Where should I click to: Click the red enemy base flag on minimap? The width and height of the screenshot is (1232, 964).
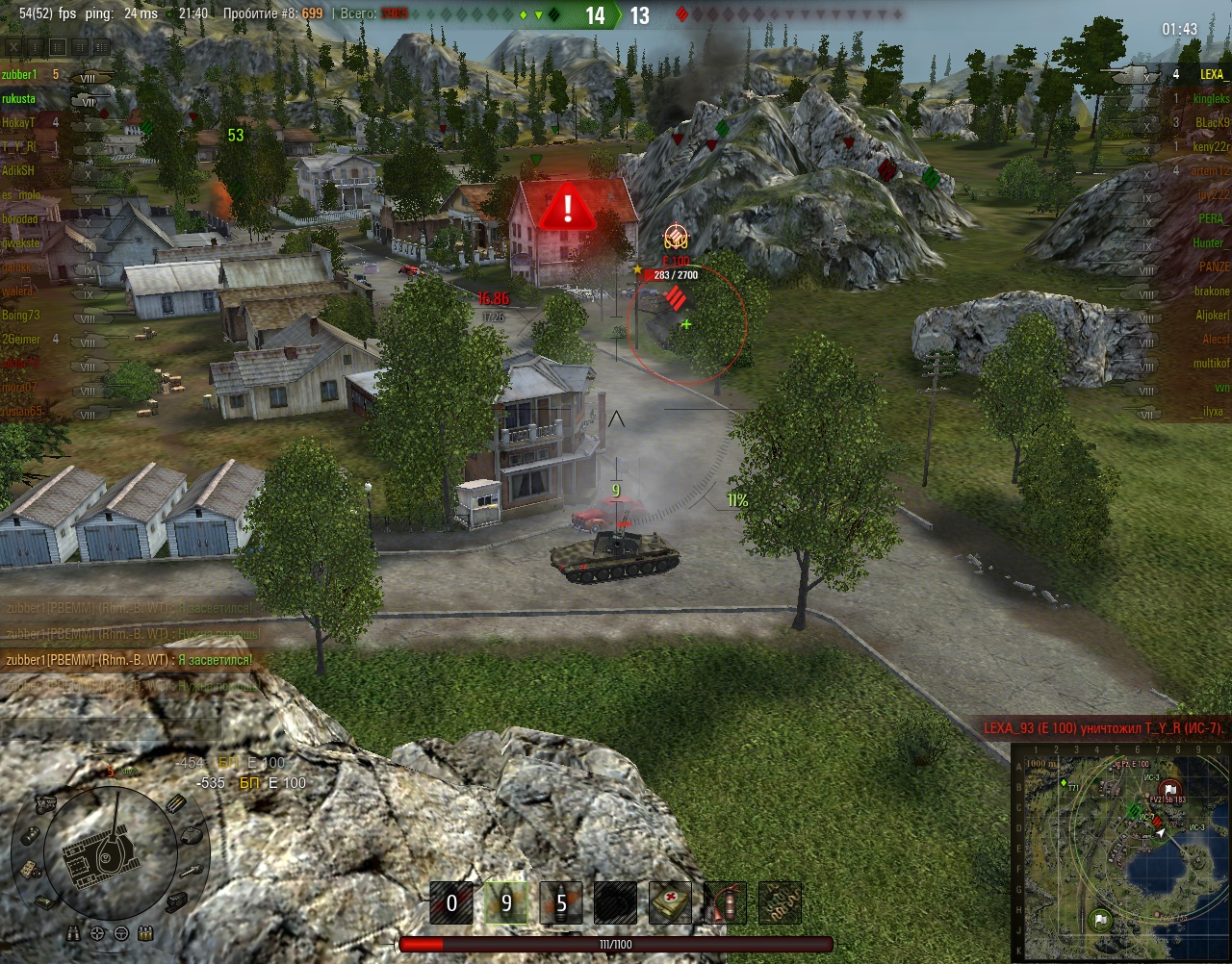pos(1169,787)
